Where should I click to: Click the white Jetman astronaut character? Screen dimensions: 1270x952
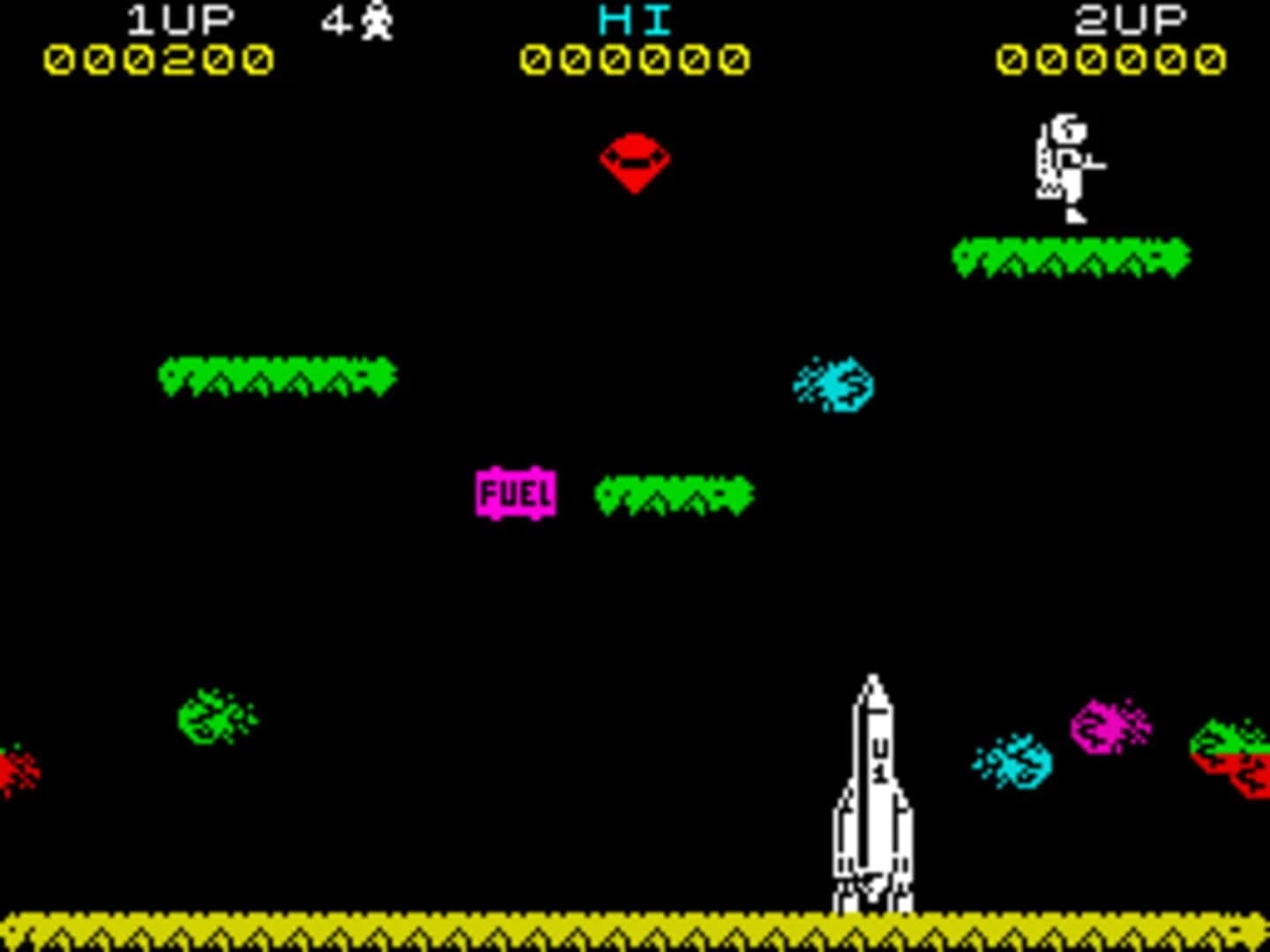pos(1067,167)
